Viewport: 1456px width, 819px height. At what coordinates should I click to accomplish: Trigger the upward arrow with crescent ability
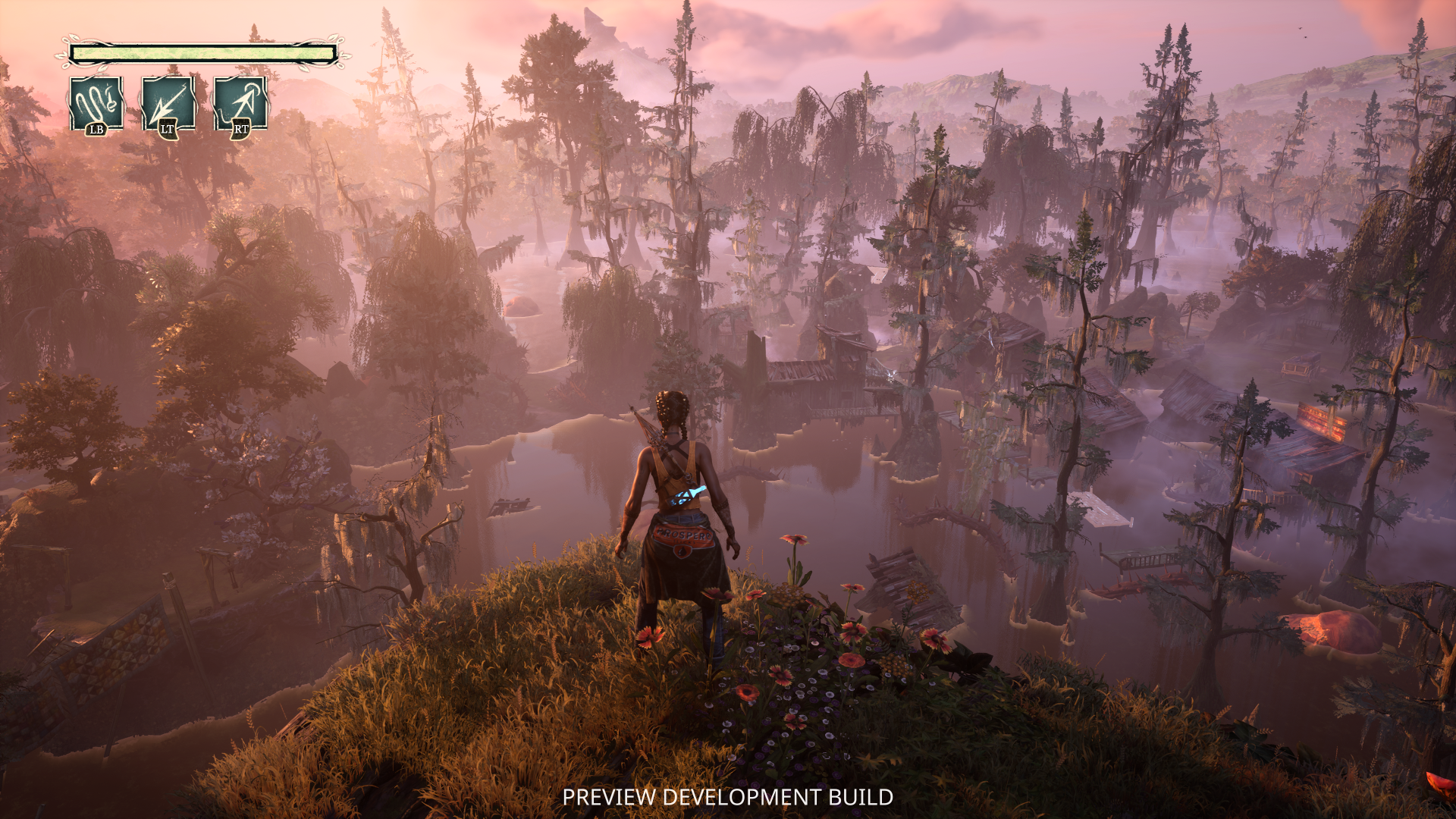pos(240,104)
